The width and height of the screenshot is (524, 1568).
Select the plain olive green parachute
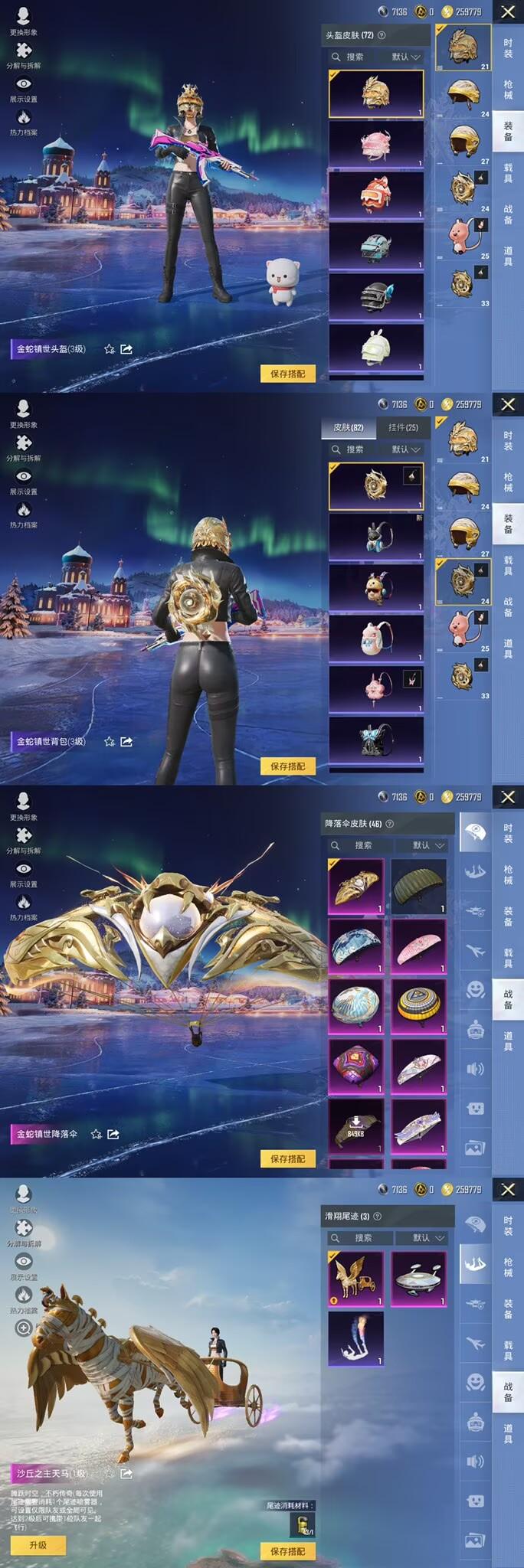(x=418, y=886)
